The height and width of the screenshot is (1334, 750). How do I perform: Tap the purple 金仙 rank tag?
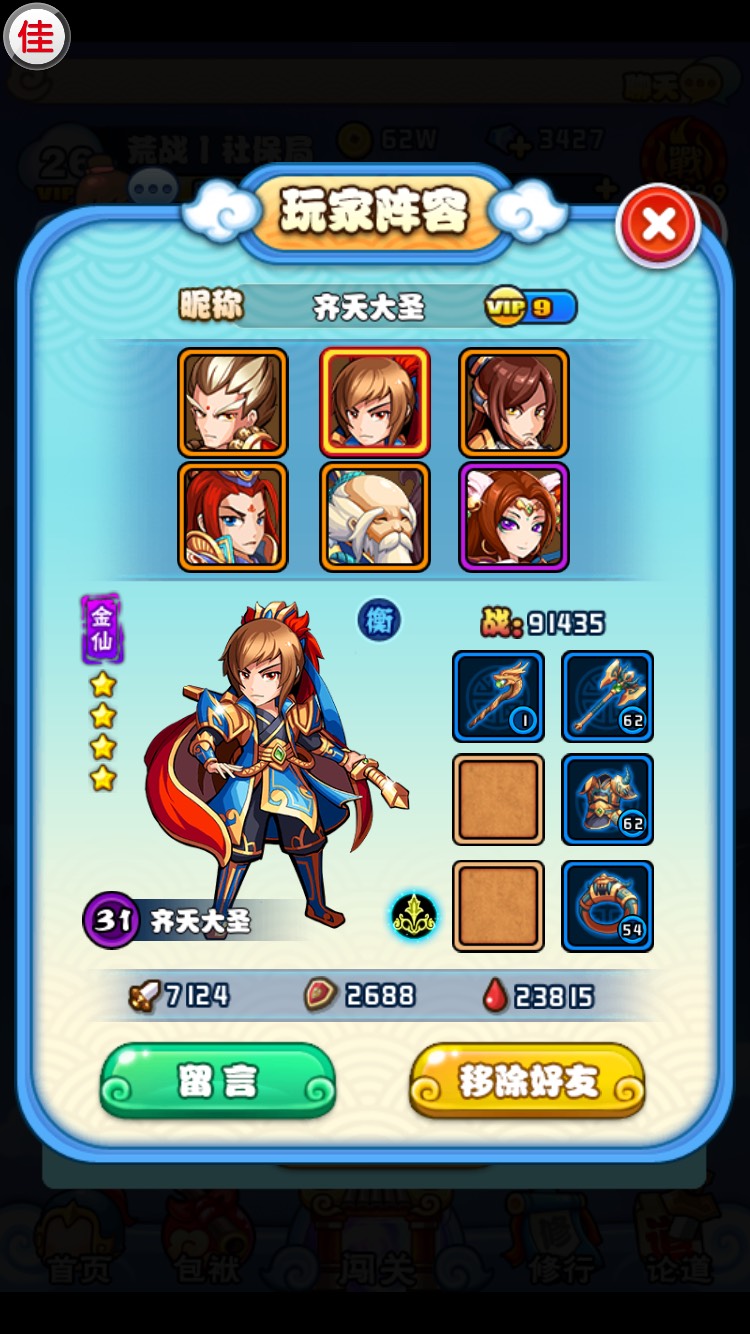coord(101,629)
